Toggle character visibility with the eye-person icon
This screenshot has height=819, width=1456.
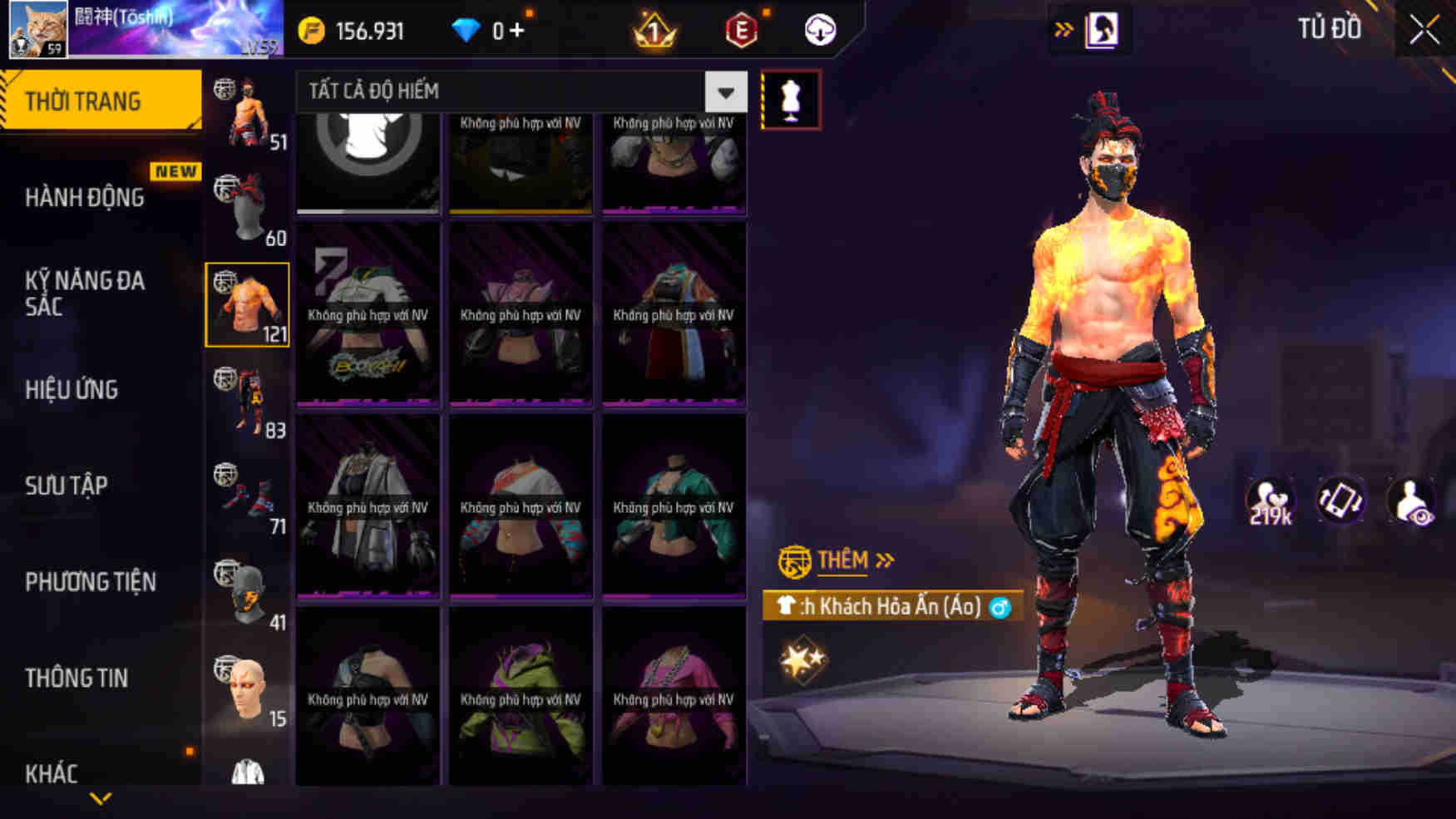click(x=1413, y=502)
